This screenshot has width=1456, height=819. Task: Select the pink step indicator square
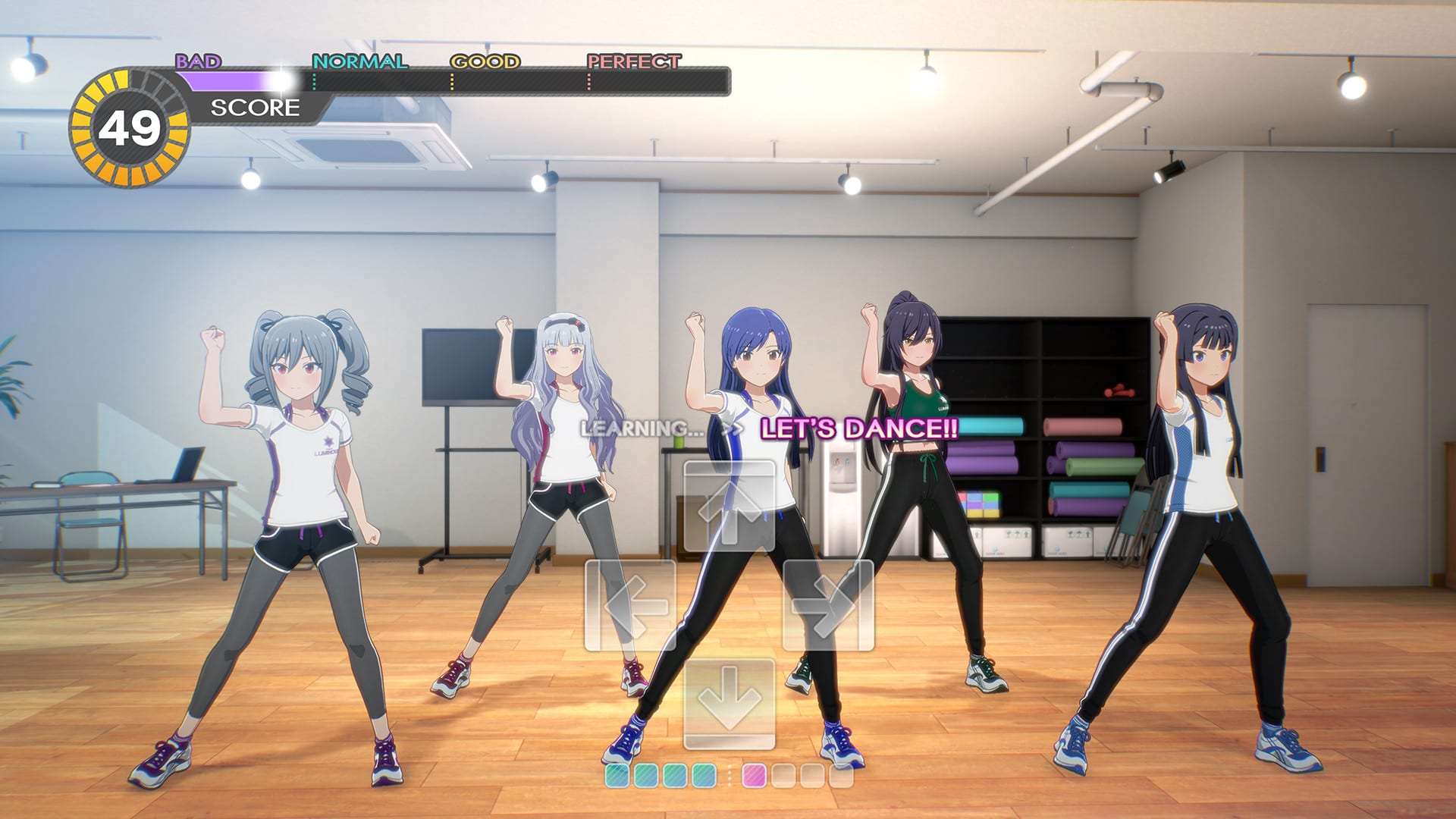click(x=754, y=775)
